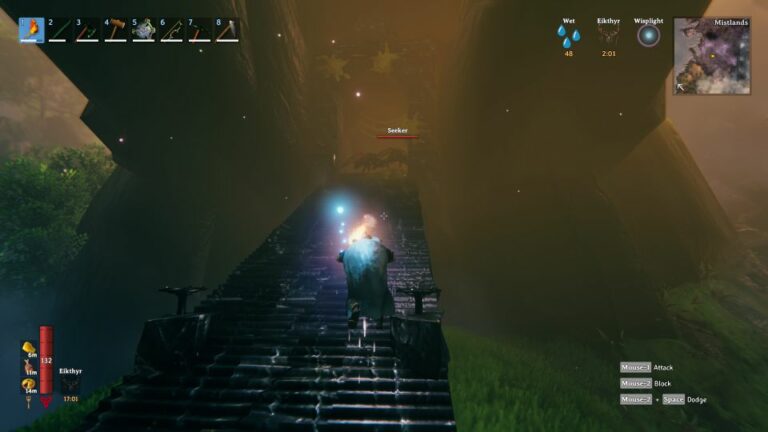Click the Wisplight status effect icon
Screen dimensions: 768x432
pos(649,36)
